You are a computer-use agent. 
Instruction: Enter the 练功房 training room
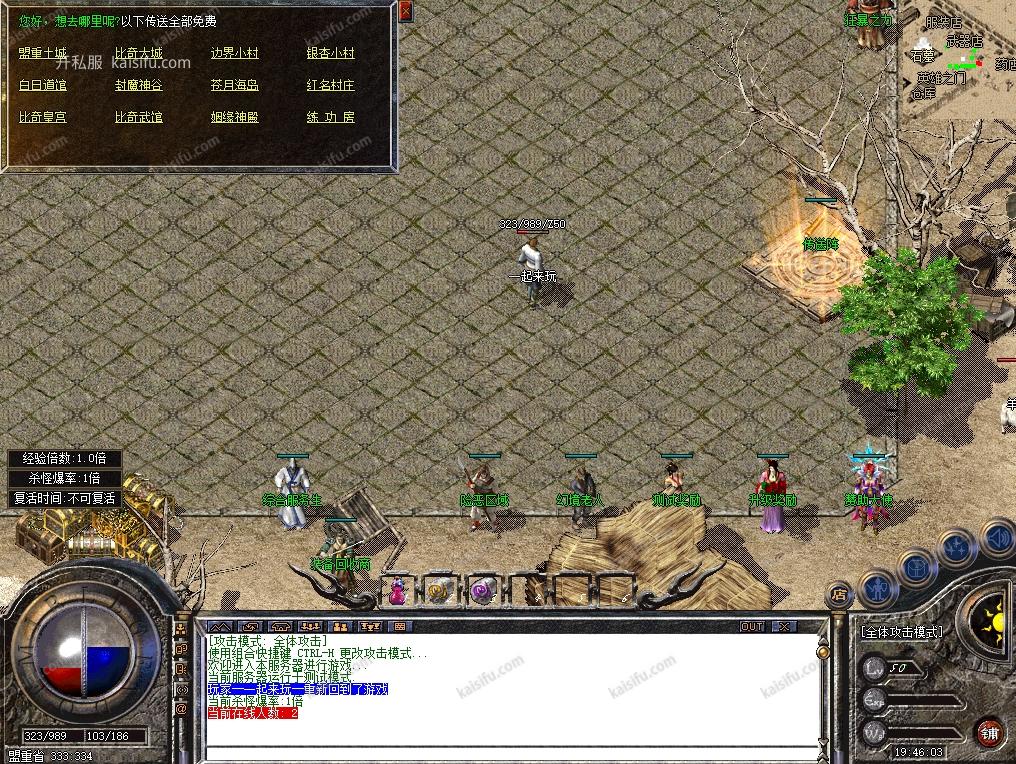click(330, 117)
